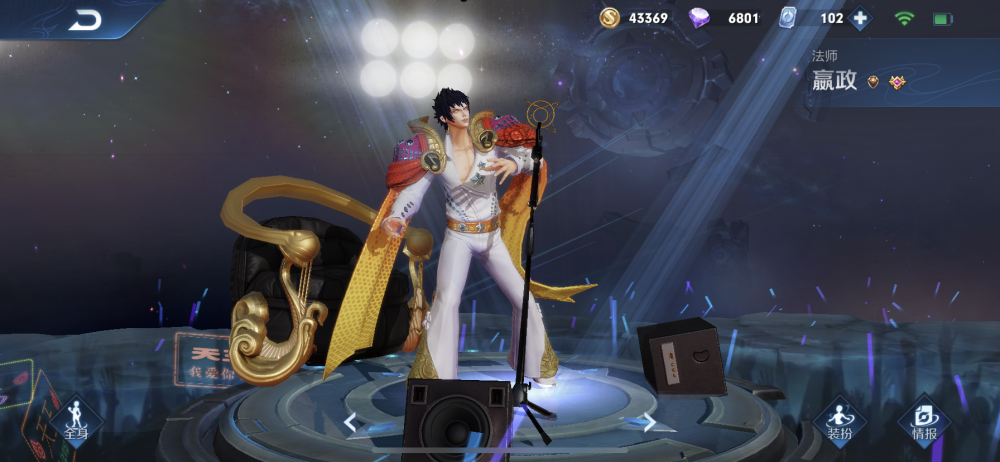Image resolution: width=1000 pixels, height=462 pixels.
Task: Add more vouchers with plus button
Action: tap(860, 18)
